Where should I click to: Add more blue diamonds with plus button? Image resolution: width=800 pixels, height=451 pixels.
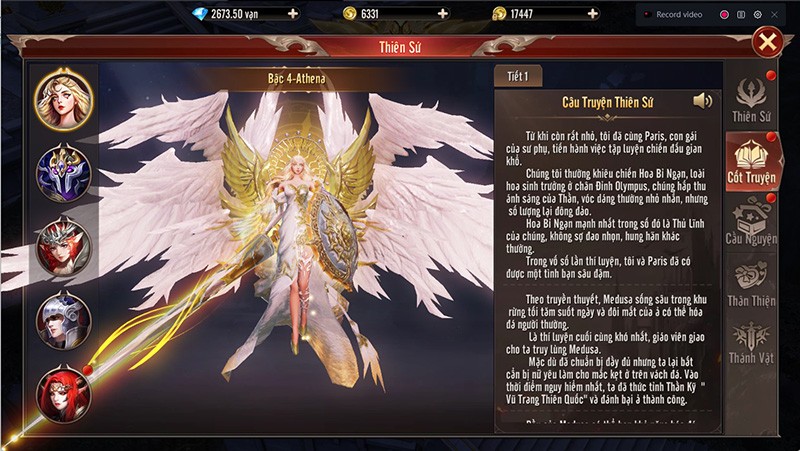[292, 14]
